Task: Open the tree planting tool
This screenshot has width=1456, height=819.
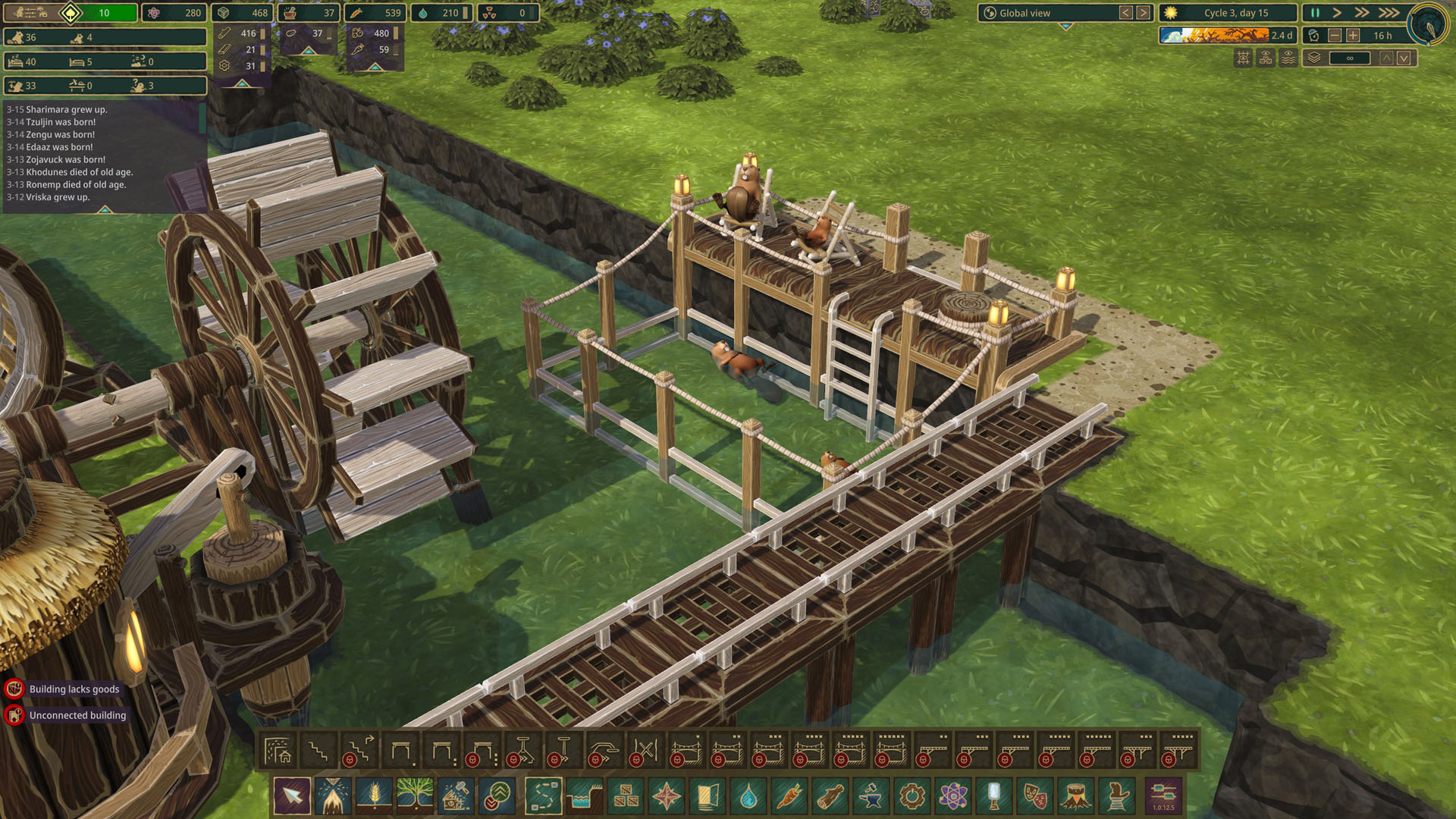Action: (x=415, y=796)
